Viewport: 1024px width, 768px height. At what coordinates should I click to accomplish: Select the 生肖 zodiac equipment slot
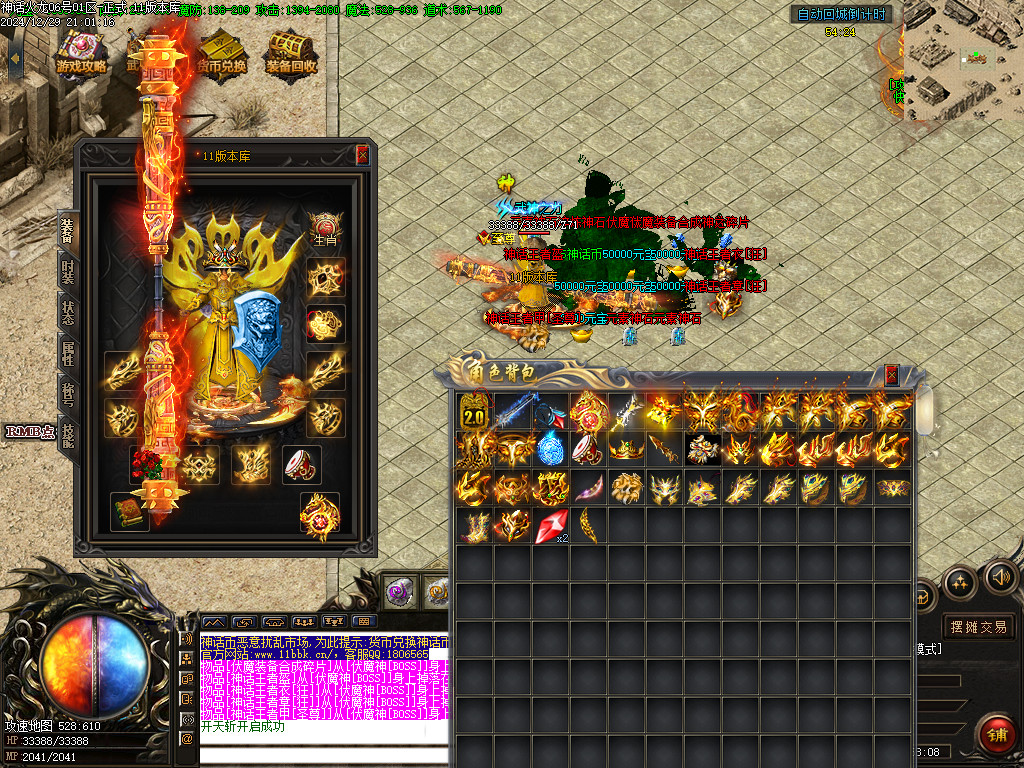point(325,227)
